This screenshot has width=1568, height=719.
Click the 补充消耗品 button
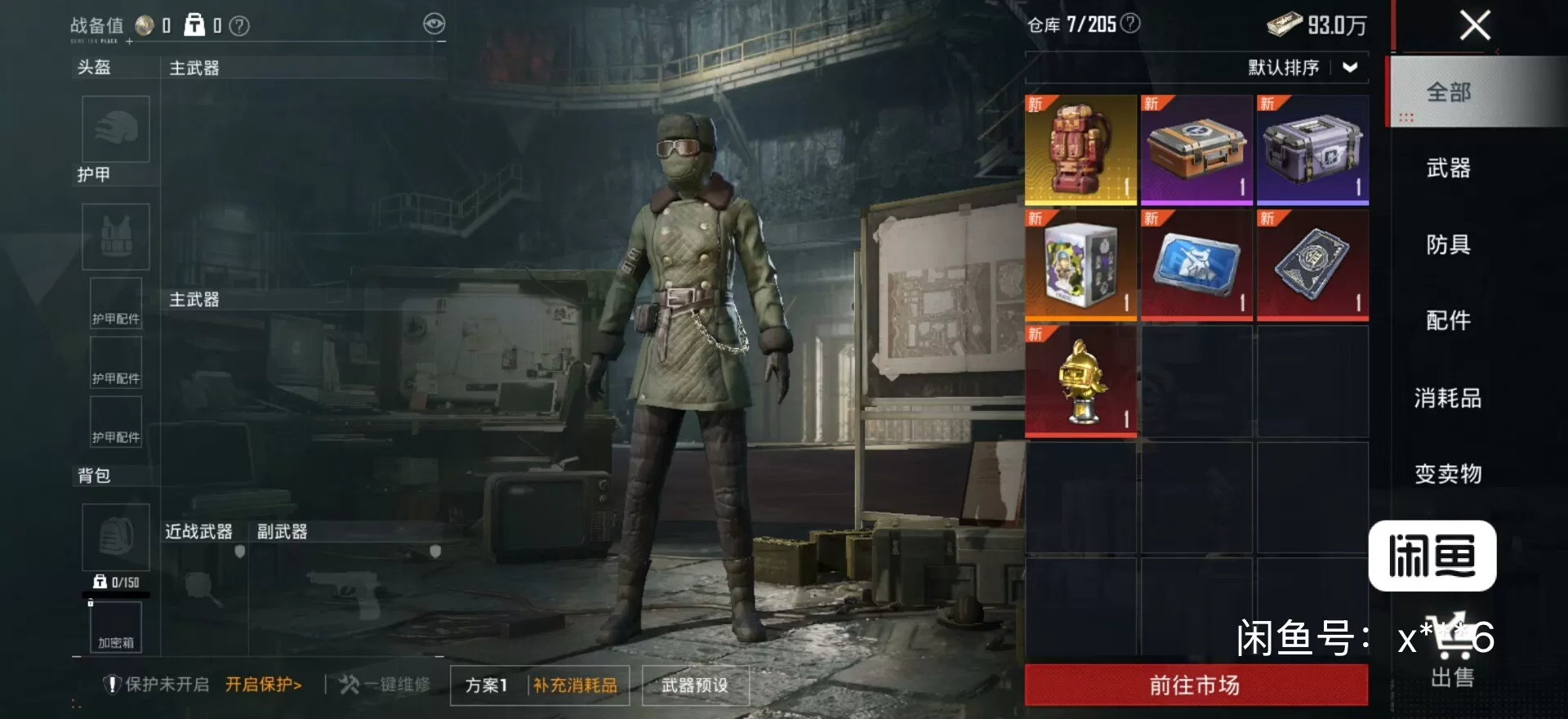pos(576,686)
